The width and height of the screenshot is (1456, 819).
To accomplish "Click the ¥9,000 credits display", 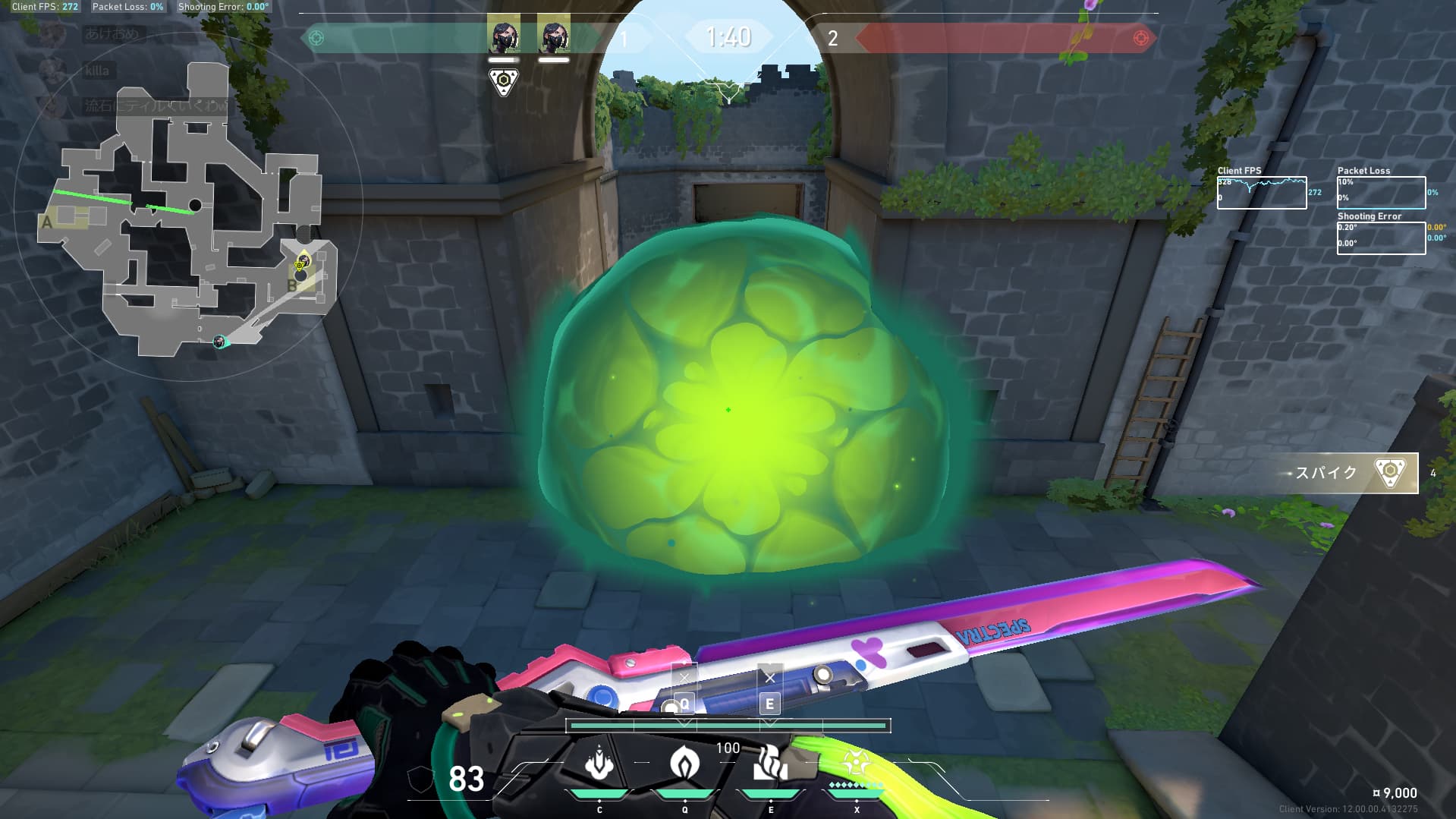I will (x=1394, y=792).
